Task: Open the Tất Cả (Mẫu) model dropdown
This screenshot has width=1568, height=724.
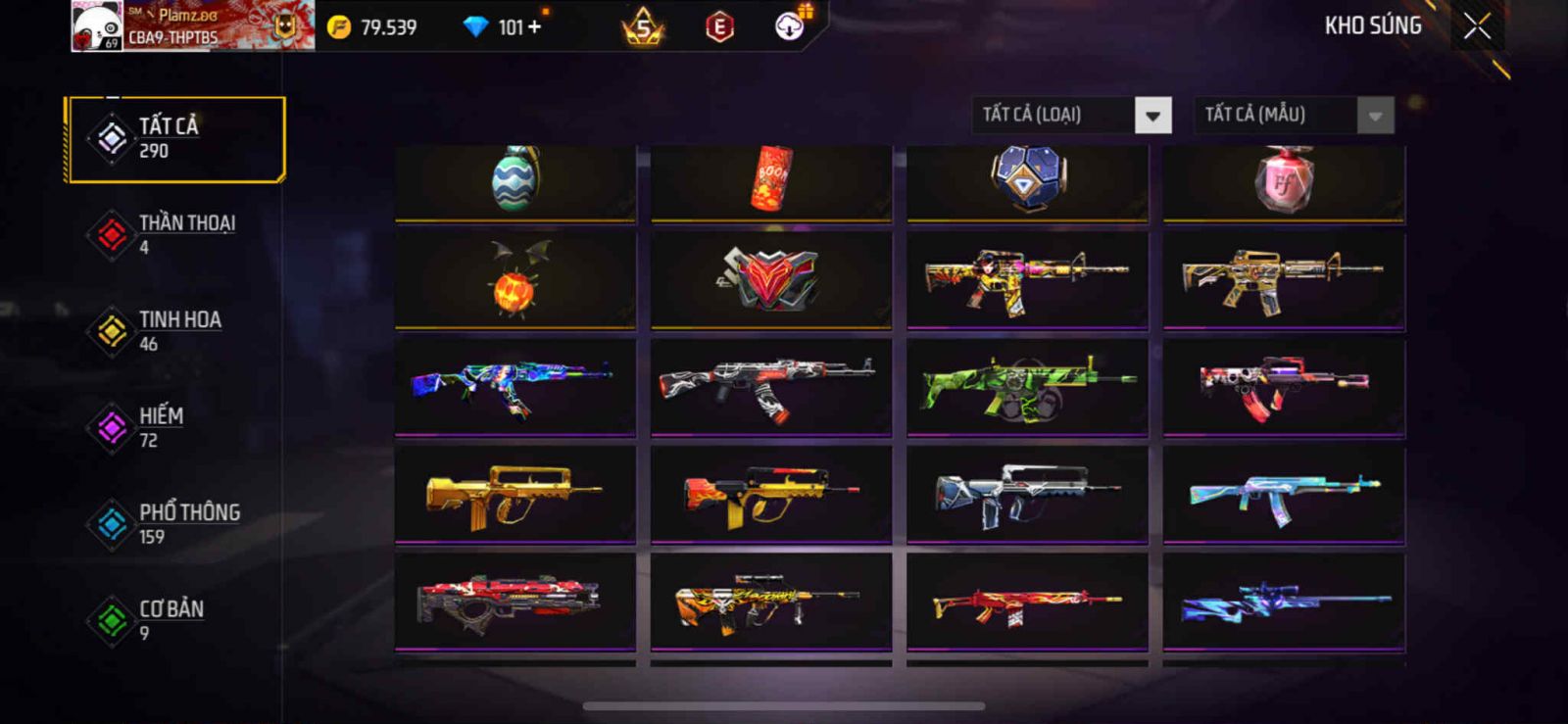Action: click(x=1294, y=116)
